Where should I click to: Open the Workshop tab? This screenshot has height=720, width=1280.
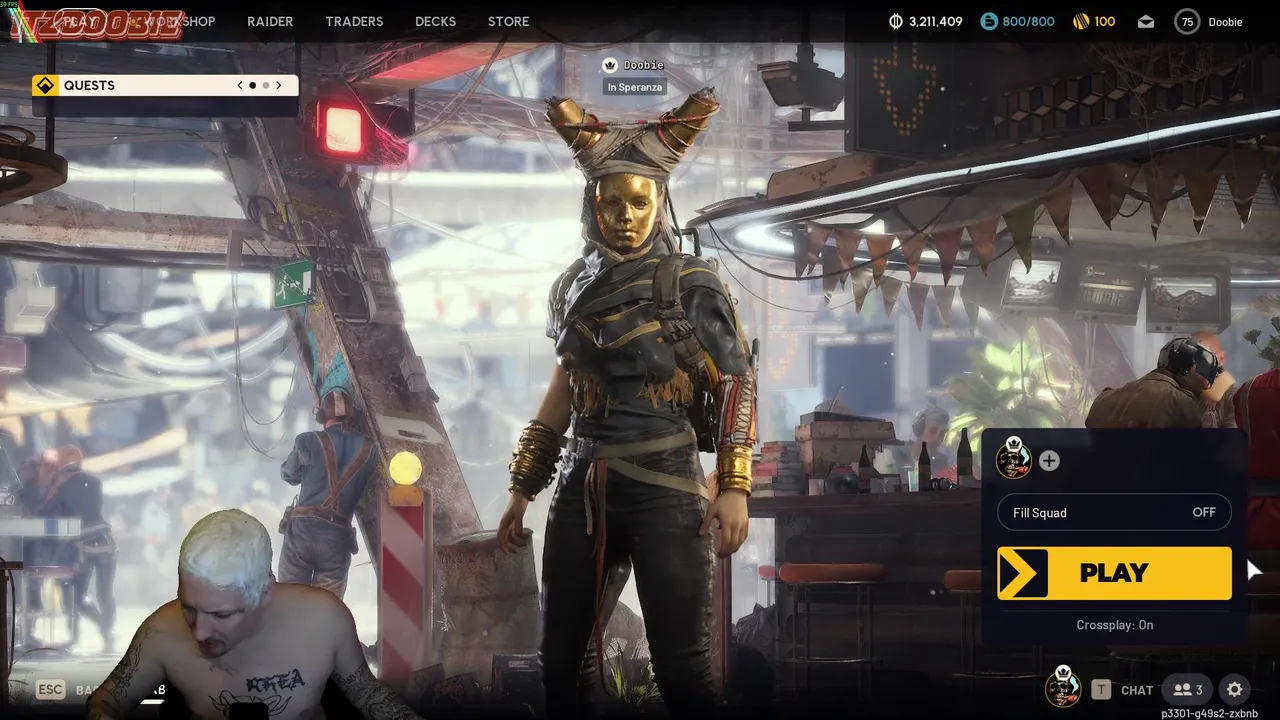(180, 21)
